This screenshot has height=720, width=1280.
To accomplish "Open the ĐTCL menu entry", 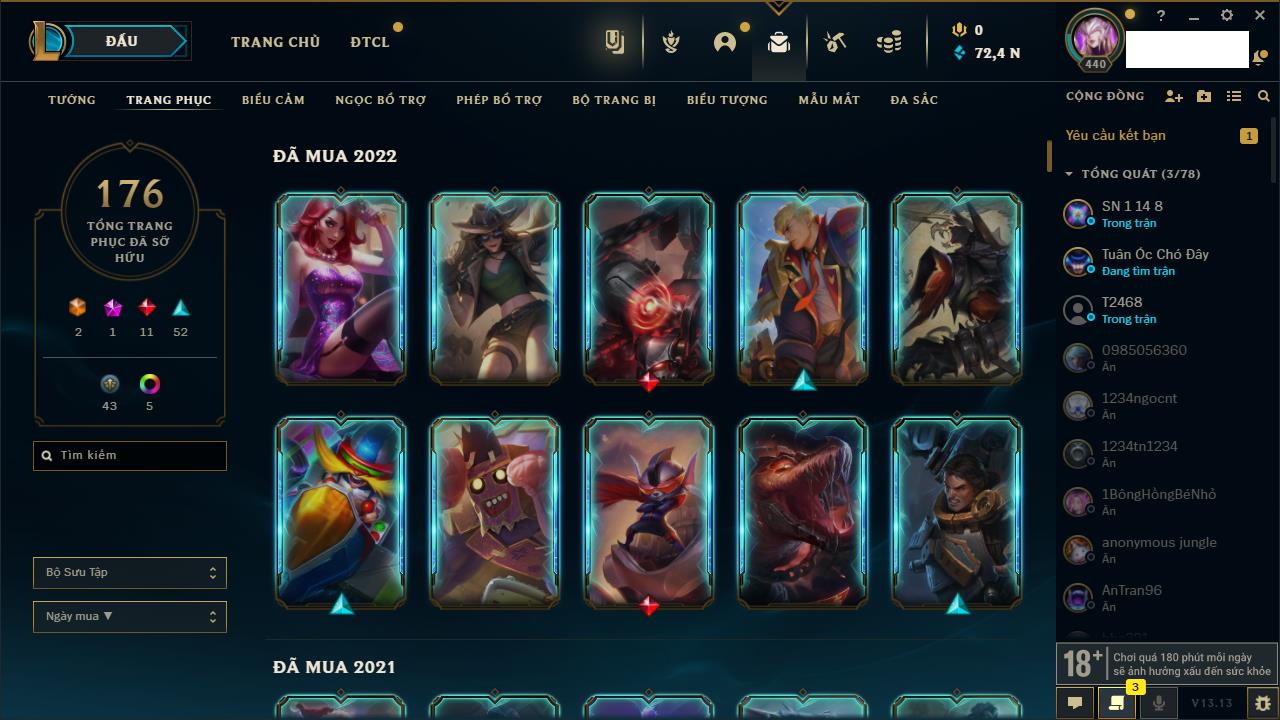I will pos(370,42).
